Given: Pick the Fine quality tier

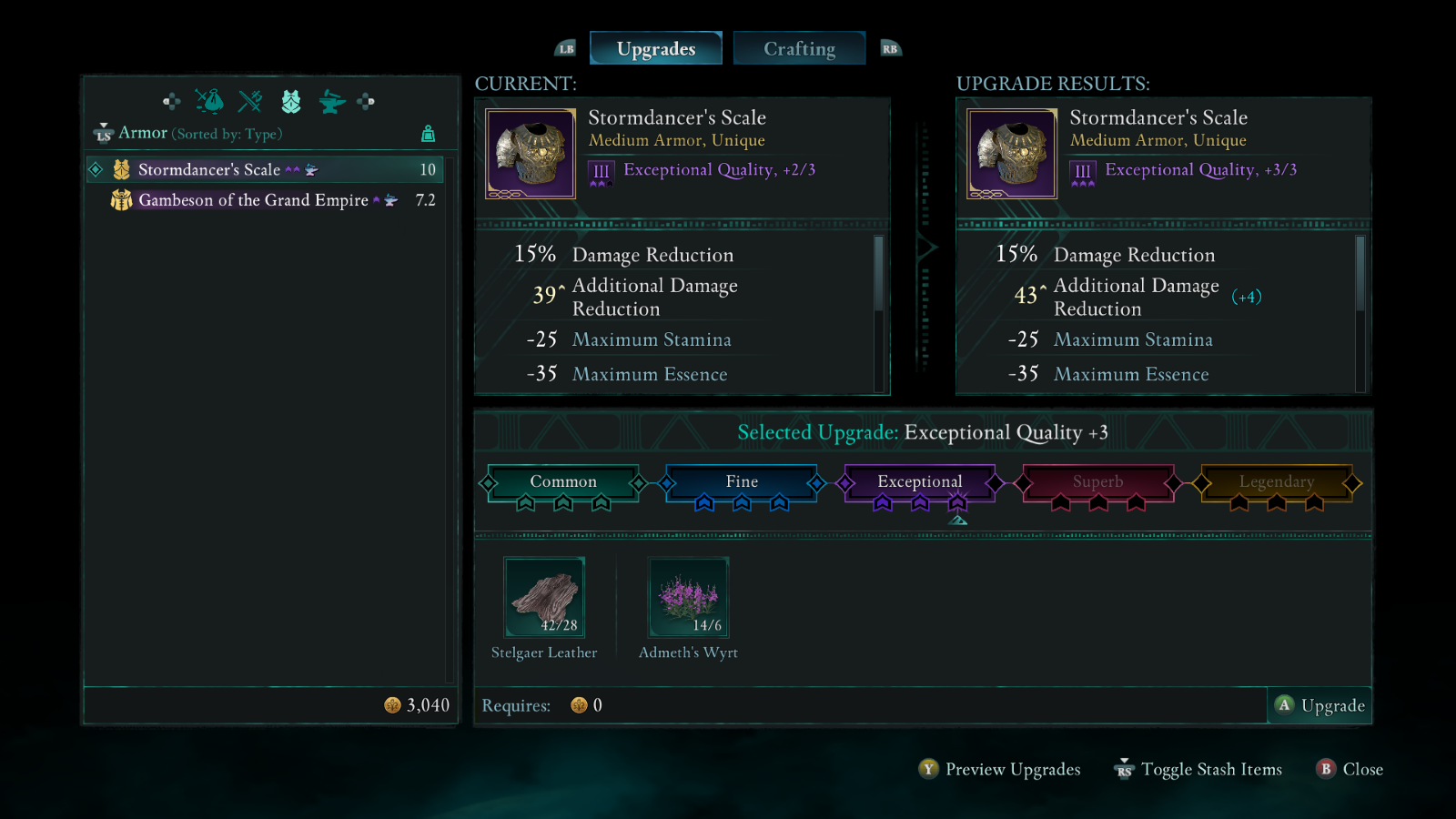Looking at the screenshot, I should 742,481.
